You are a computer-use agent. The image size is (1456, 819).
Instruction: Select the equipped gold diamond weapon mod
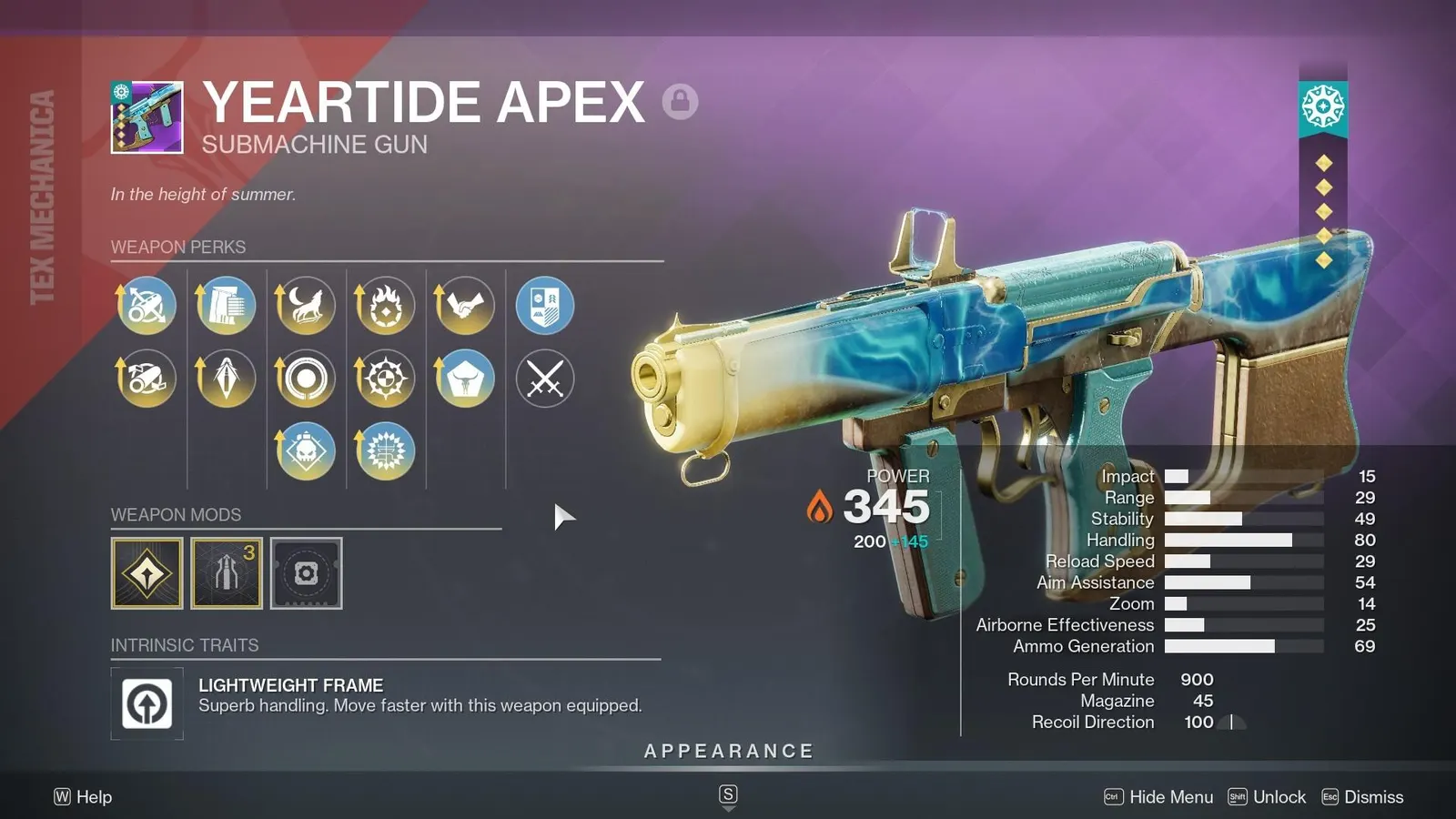[146, 574]
